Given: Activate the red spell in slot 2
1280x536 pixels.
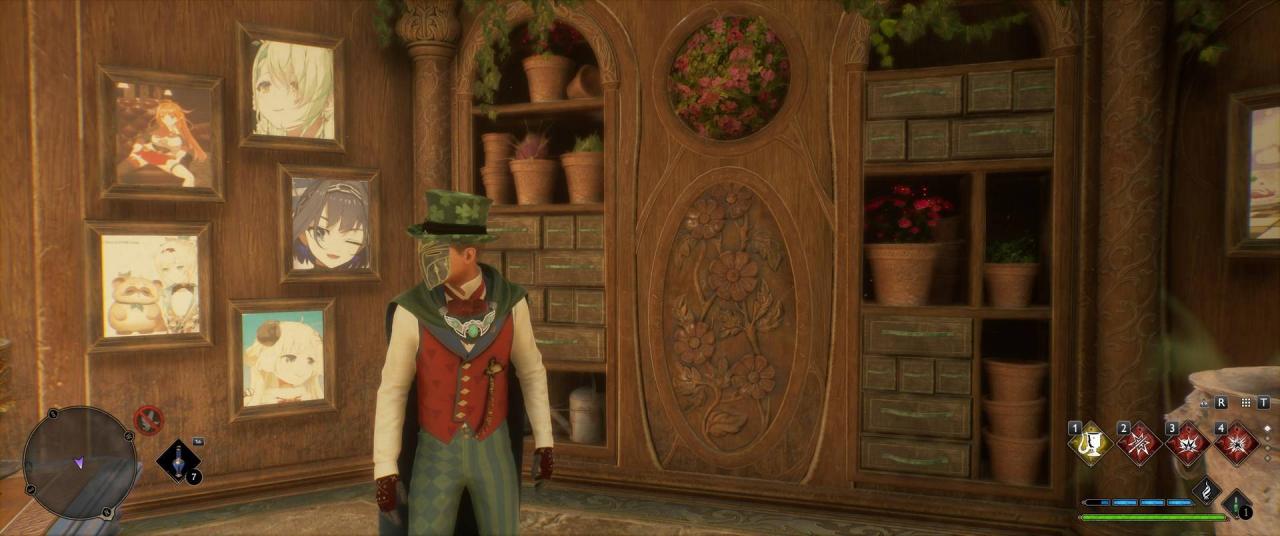Looking at the screenshot, I should click(x=1140, y=443).
